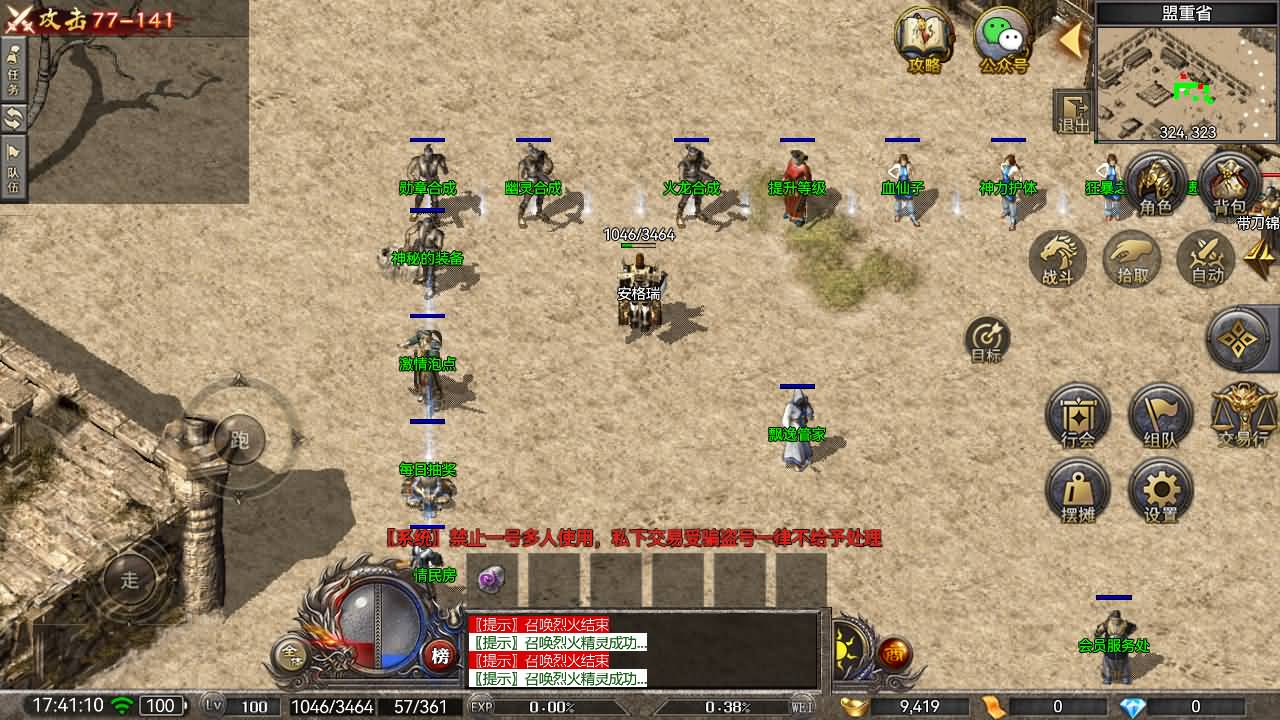
Task: Open the 交易行 trading house
Action: 1243,416
